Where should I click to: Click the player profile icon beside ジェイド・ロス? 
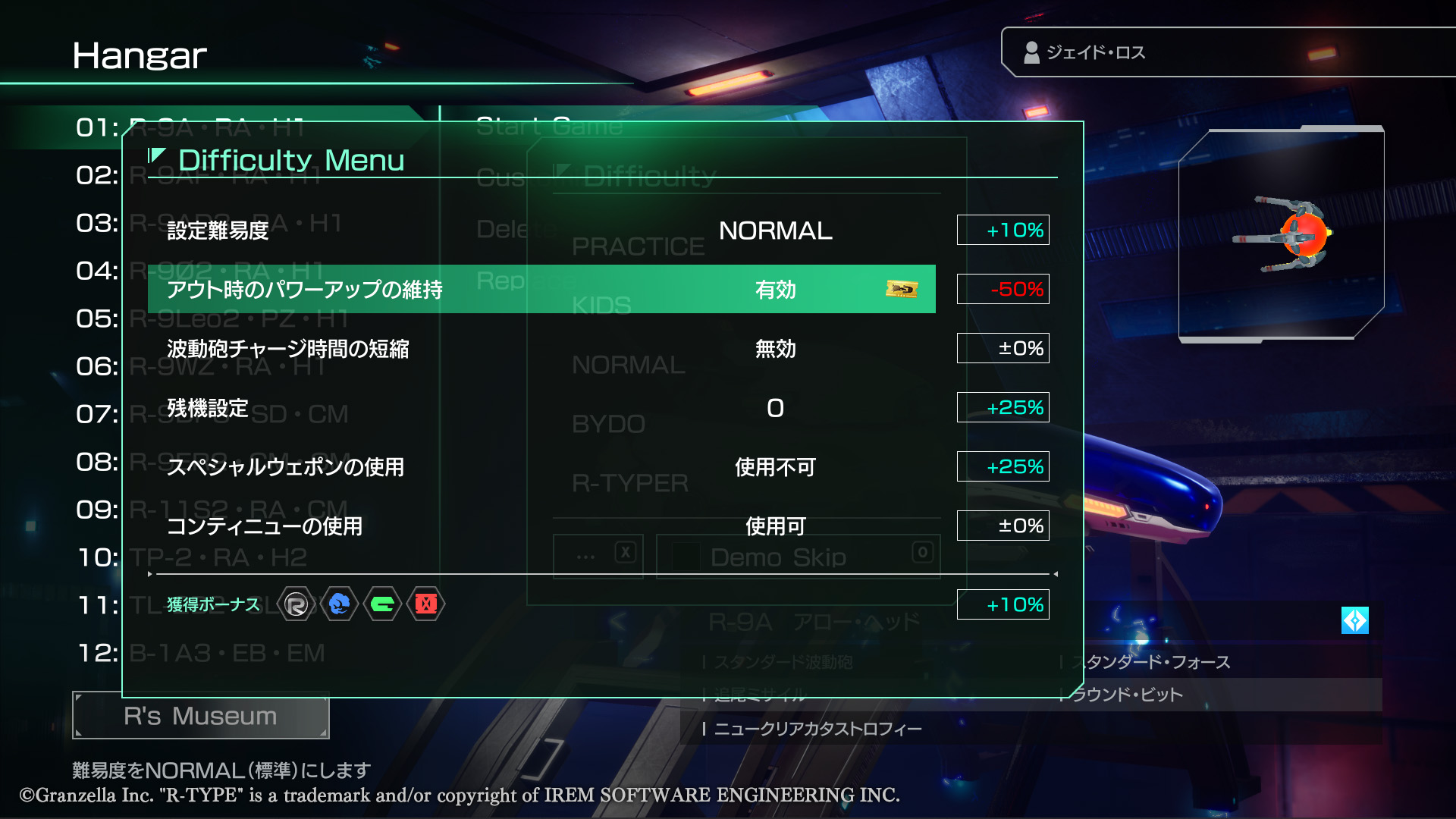tap(1031, 52)
